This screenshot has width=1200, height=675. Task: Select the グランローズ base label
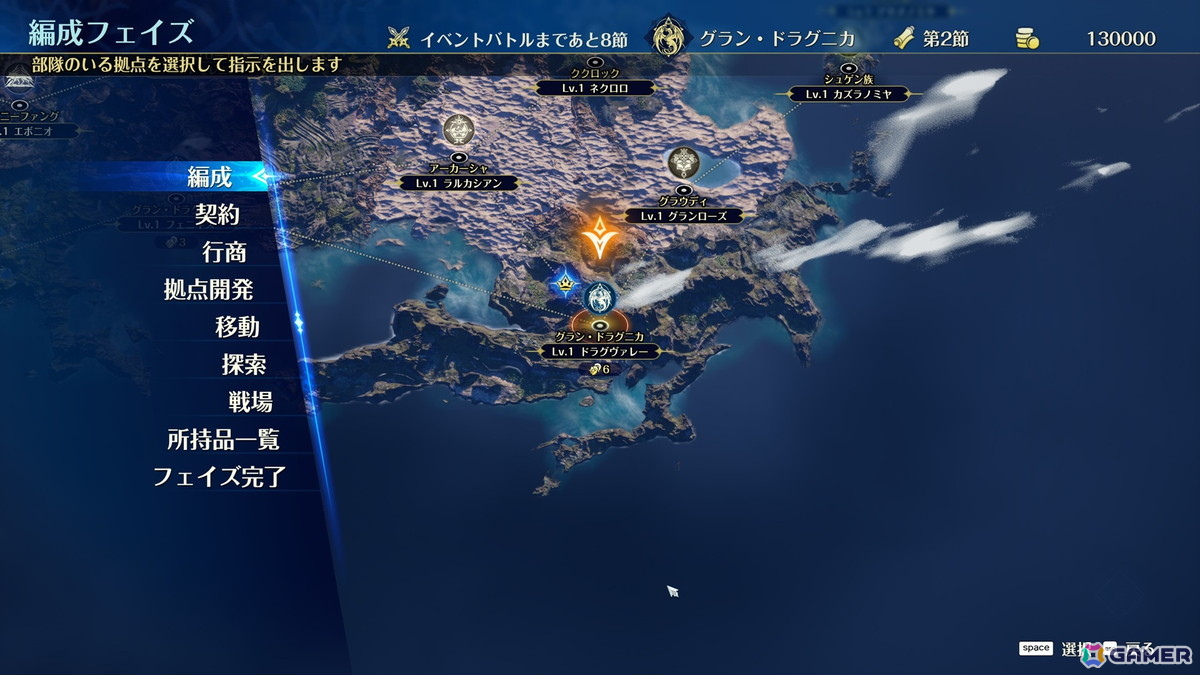coord(684,215)
